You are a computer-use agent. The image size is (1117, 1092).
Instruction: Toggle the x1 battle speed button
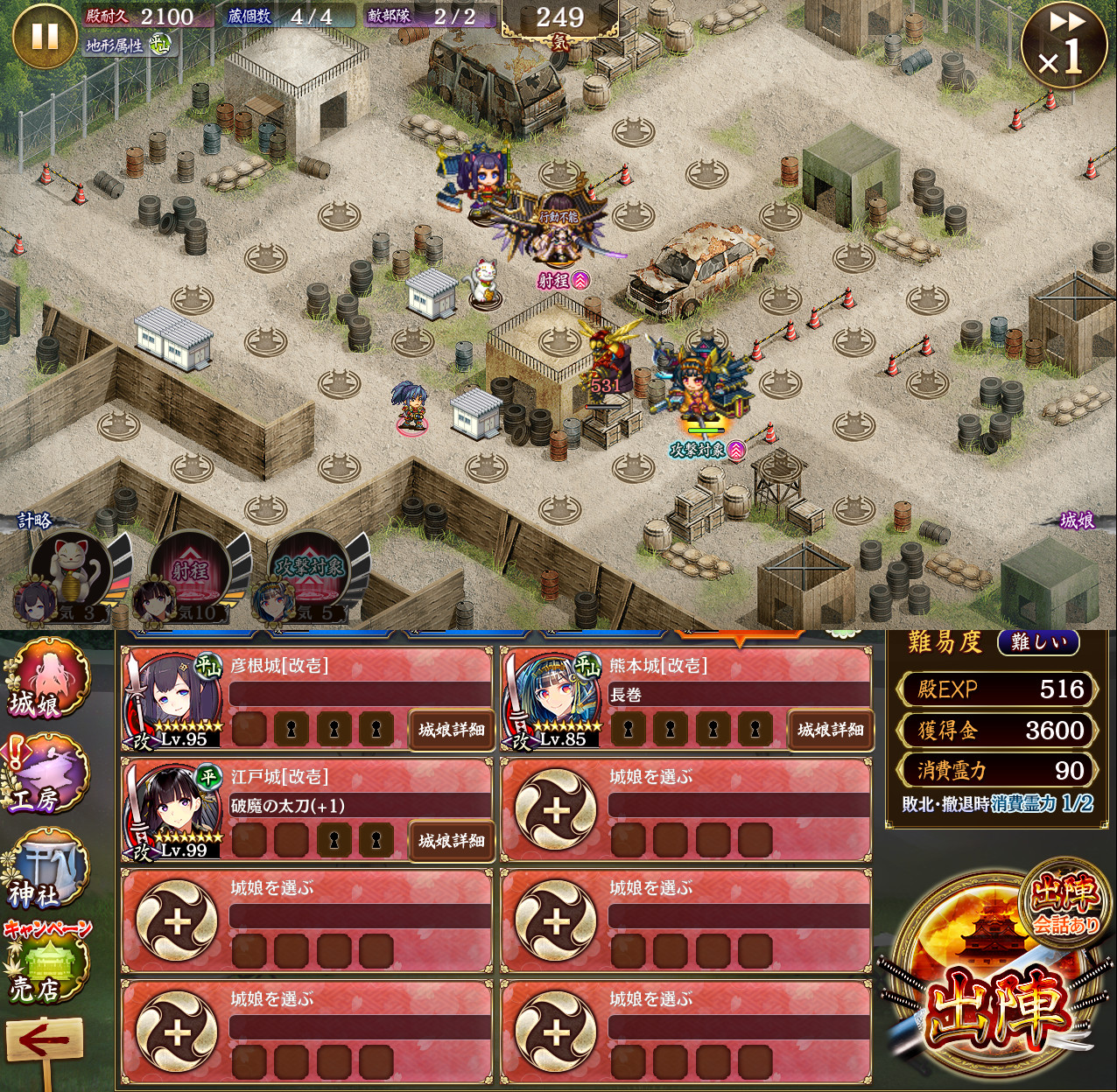coord(1064,45)
